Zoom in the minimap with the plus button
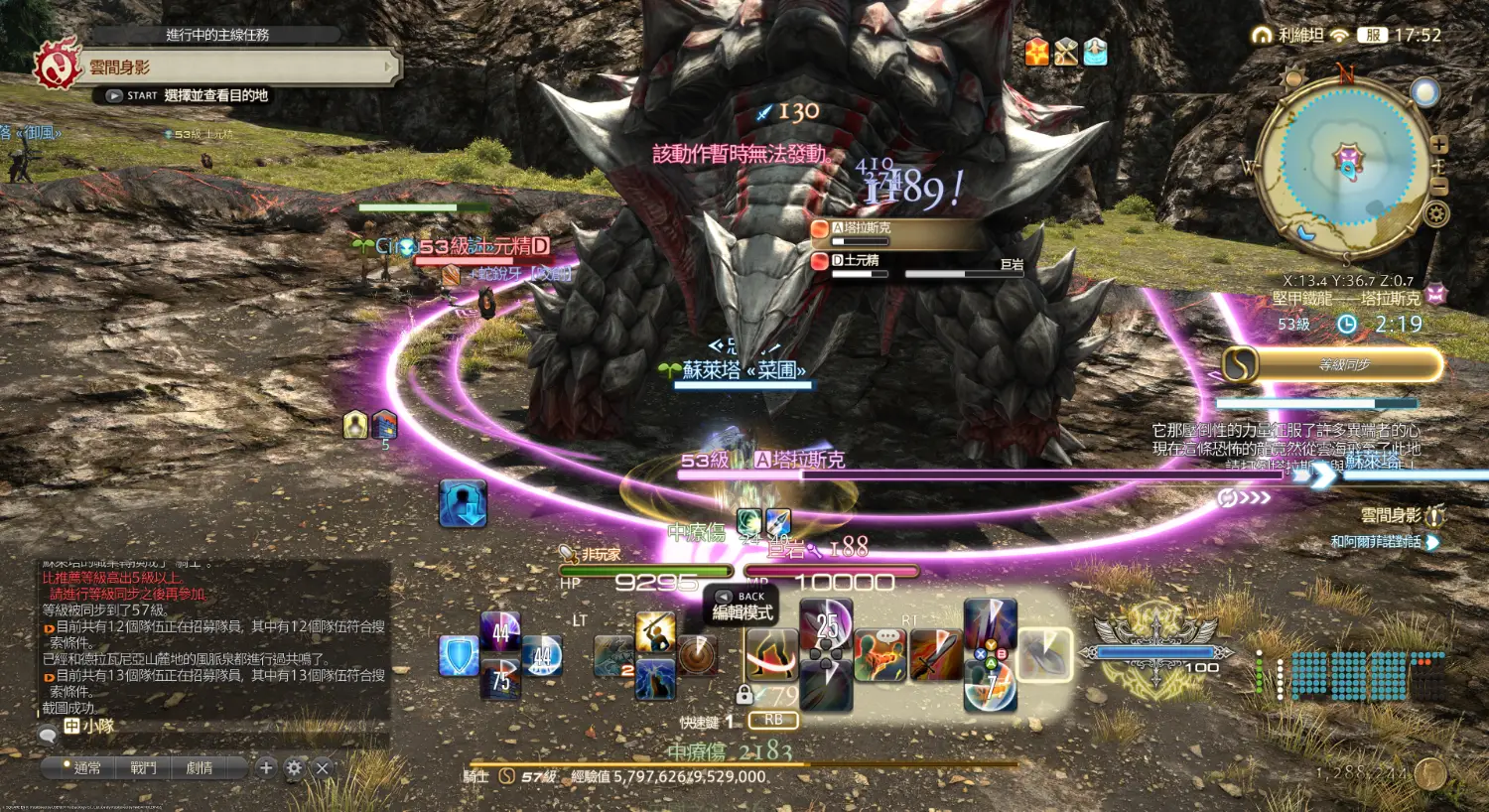Image resolution: width=1489 pixels, height=812 pixels. tap(1438, 145)
